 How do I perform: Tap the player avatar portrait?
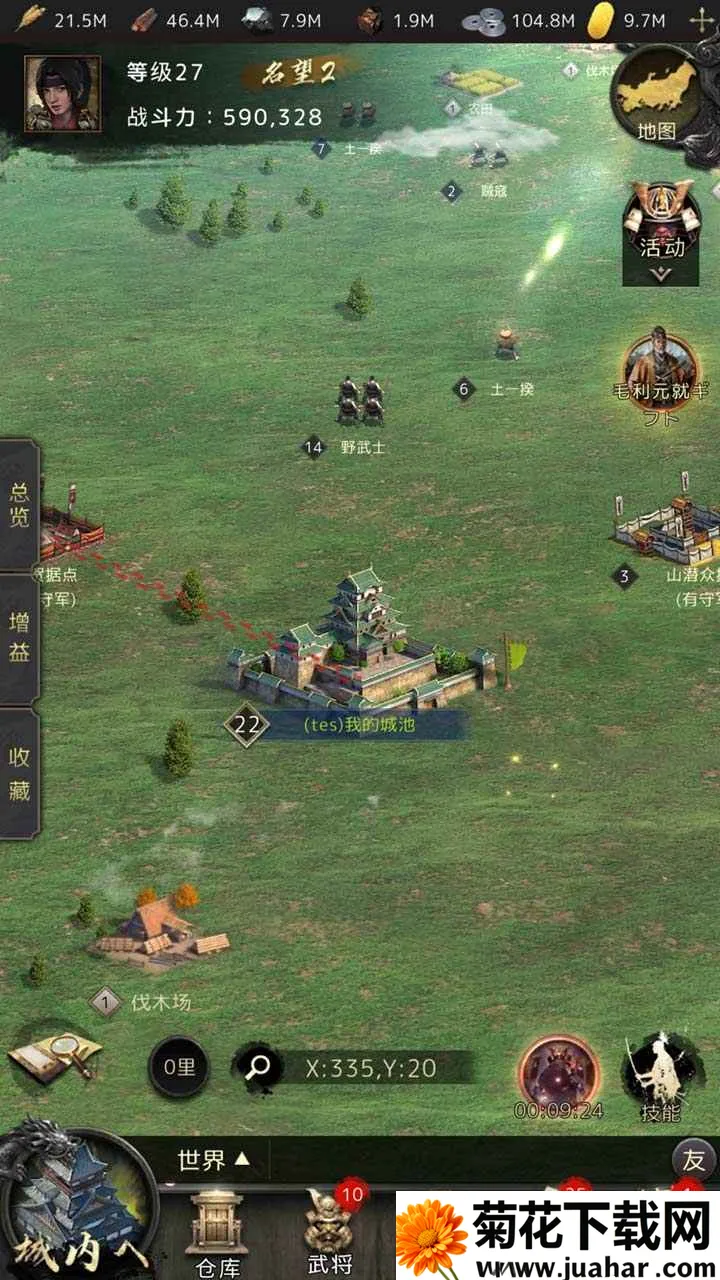click(62, 94)
